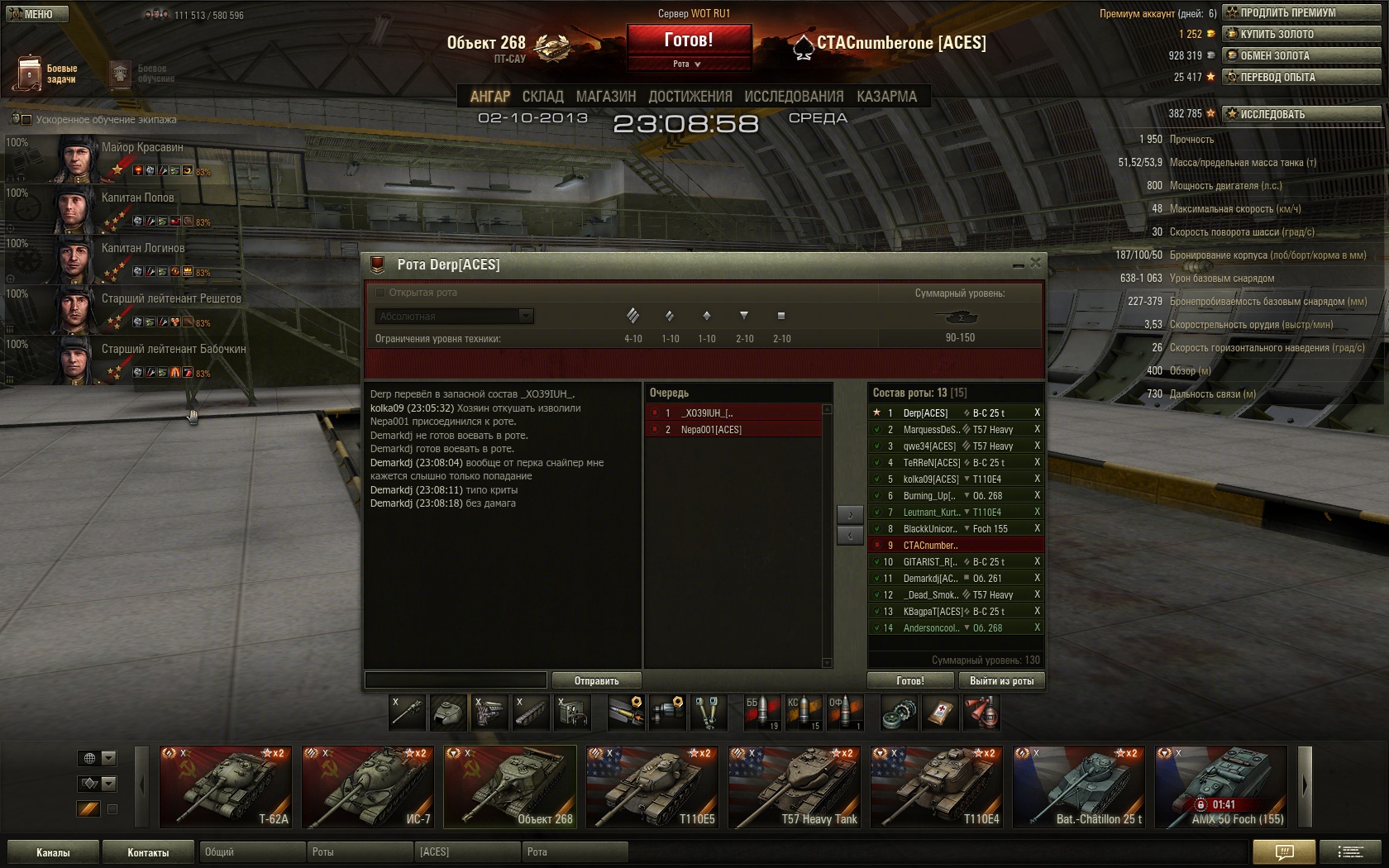Send chat message with Отправить
This screenshot has width=1389, height=868.
596,680
